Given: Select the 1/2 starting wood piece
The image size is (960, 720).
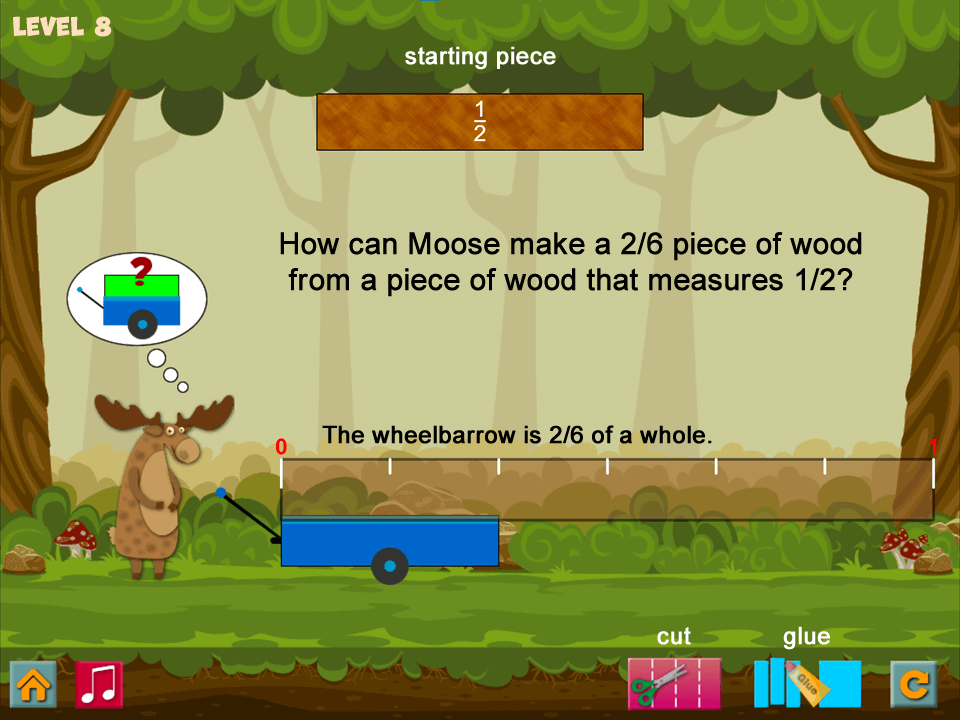Looking at the screenshot, I should point(480,122).
